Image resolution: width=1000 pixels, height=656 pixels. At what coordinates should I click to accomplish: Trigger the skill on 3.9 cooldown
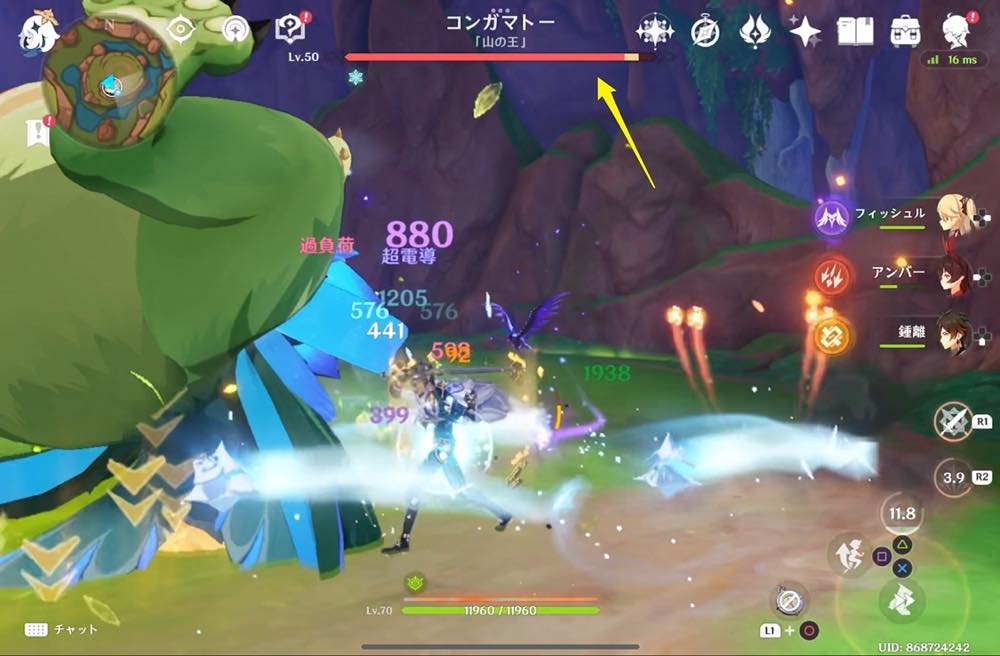952,478
